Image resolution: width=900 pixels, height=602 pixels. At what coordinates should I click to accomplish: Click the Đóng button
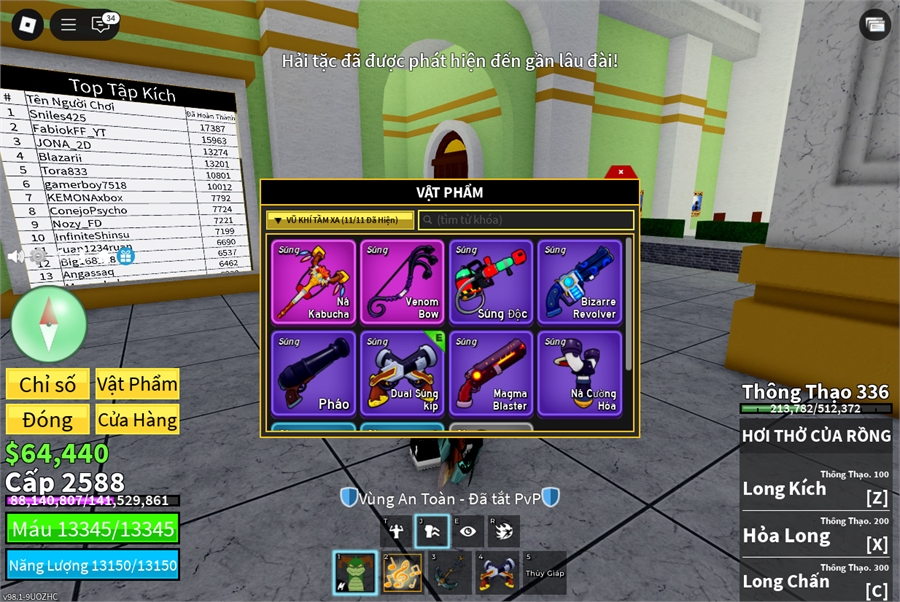48,419
